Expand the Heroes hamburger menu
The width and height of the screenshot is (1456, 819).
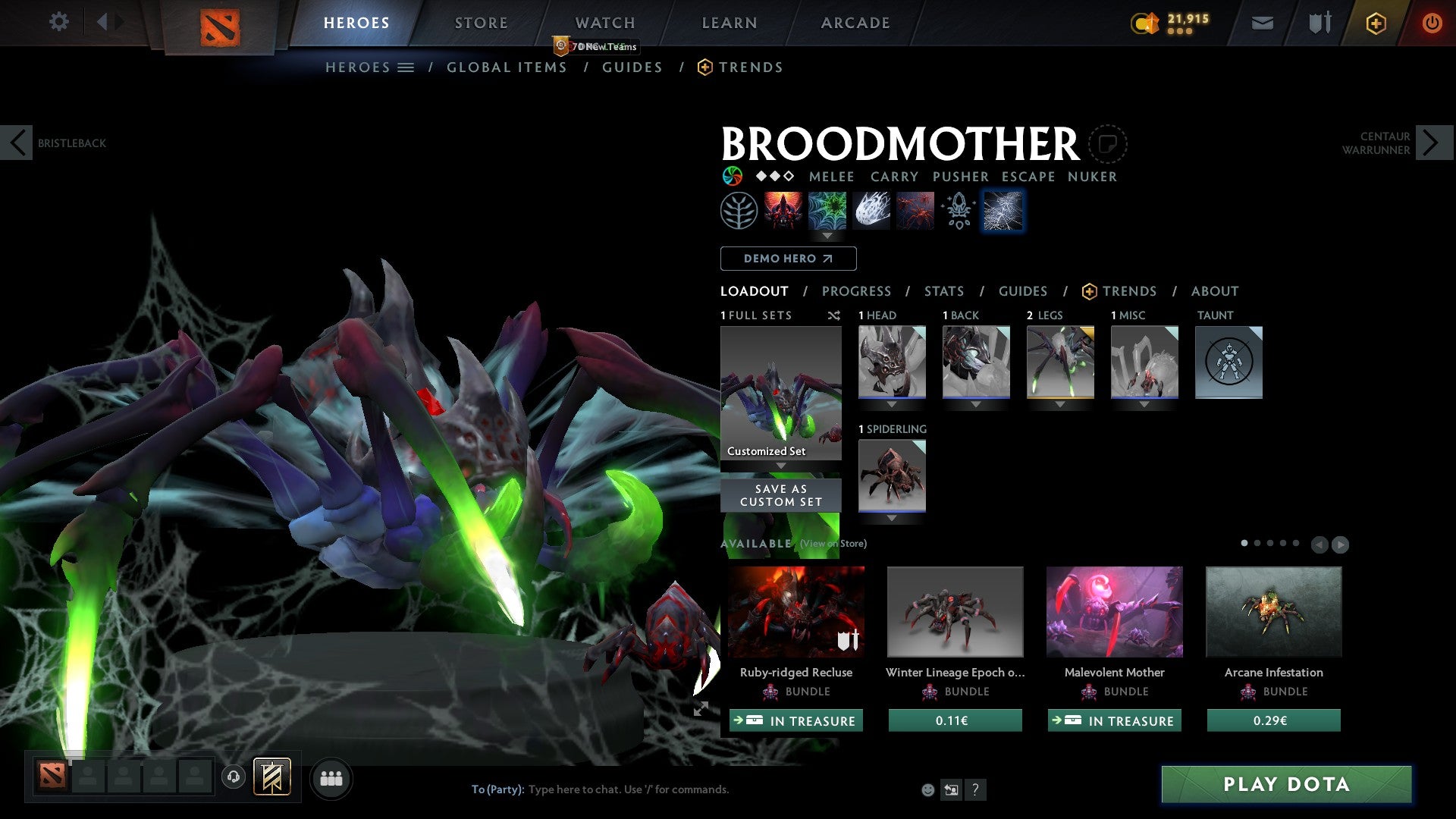[x=406, y=67]
